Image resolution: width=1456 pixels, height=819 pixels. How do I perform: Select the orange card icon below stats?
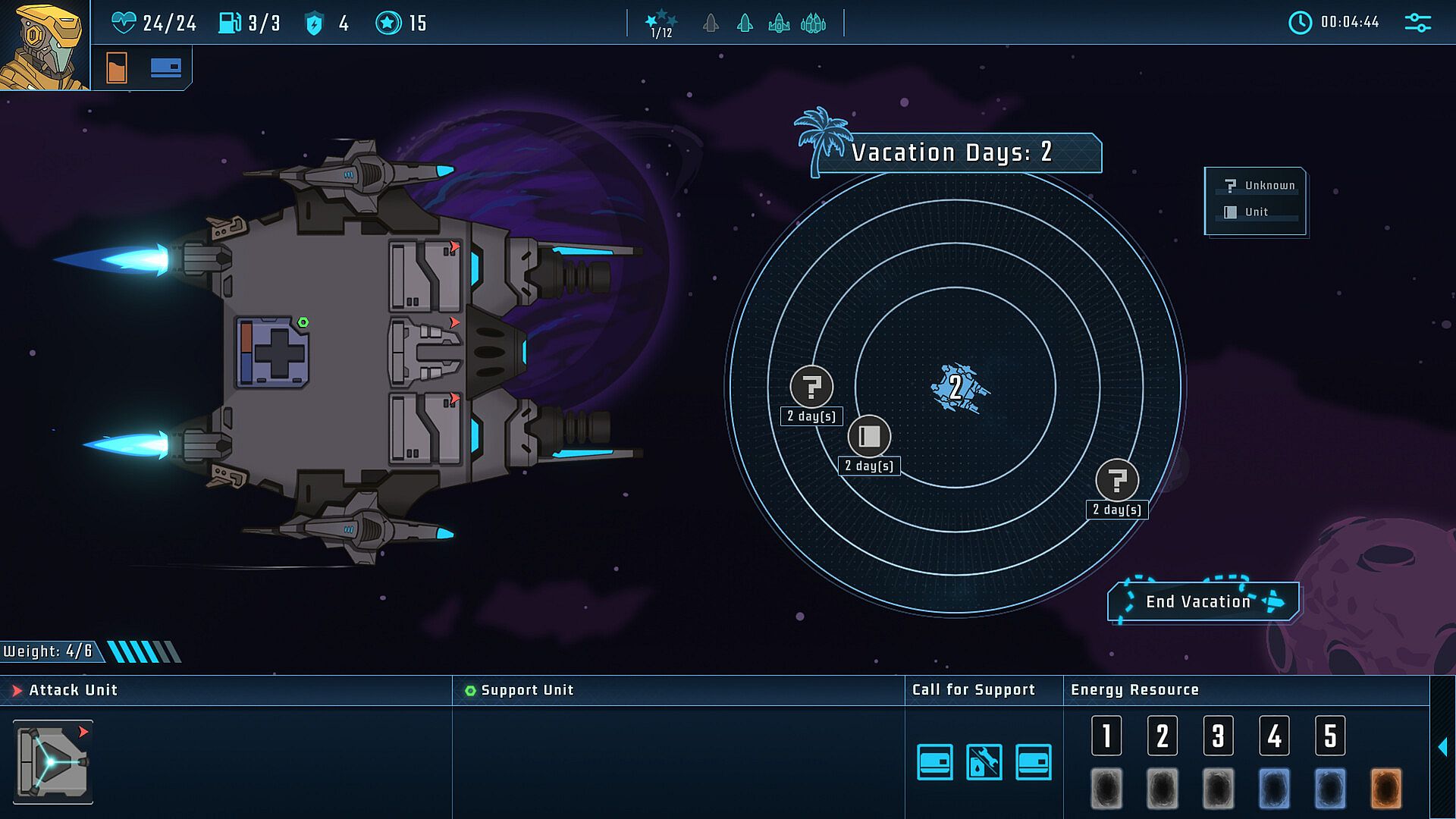(x=117, y=67)
